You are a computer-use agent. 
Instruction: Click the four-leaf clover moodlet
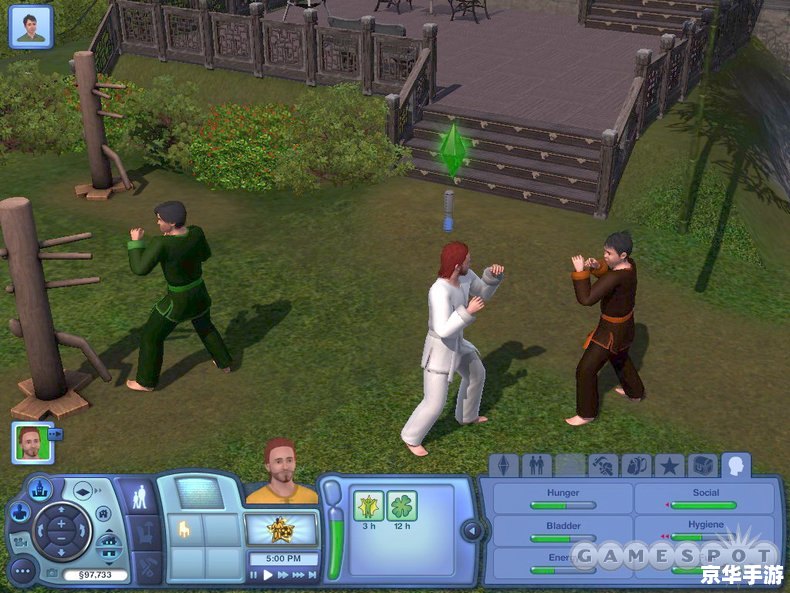pos(402,506)
